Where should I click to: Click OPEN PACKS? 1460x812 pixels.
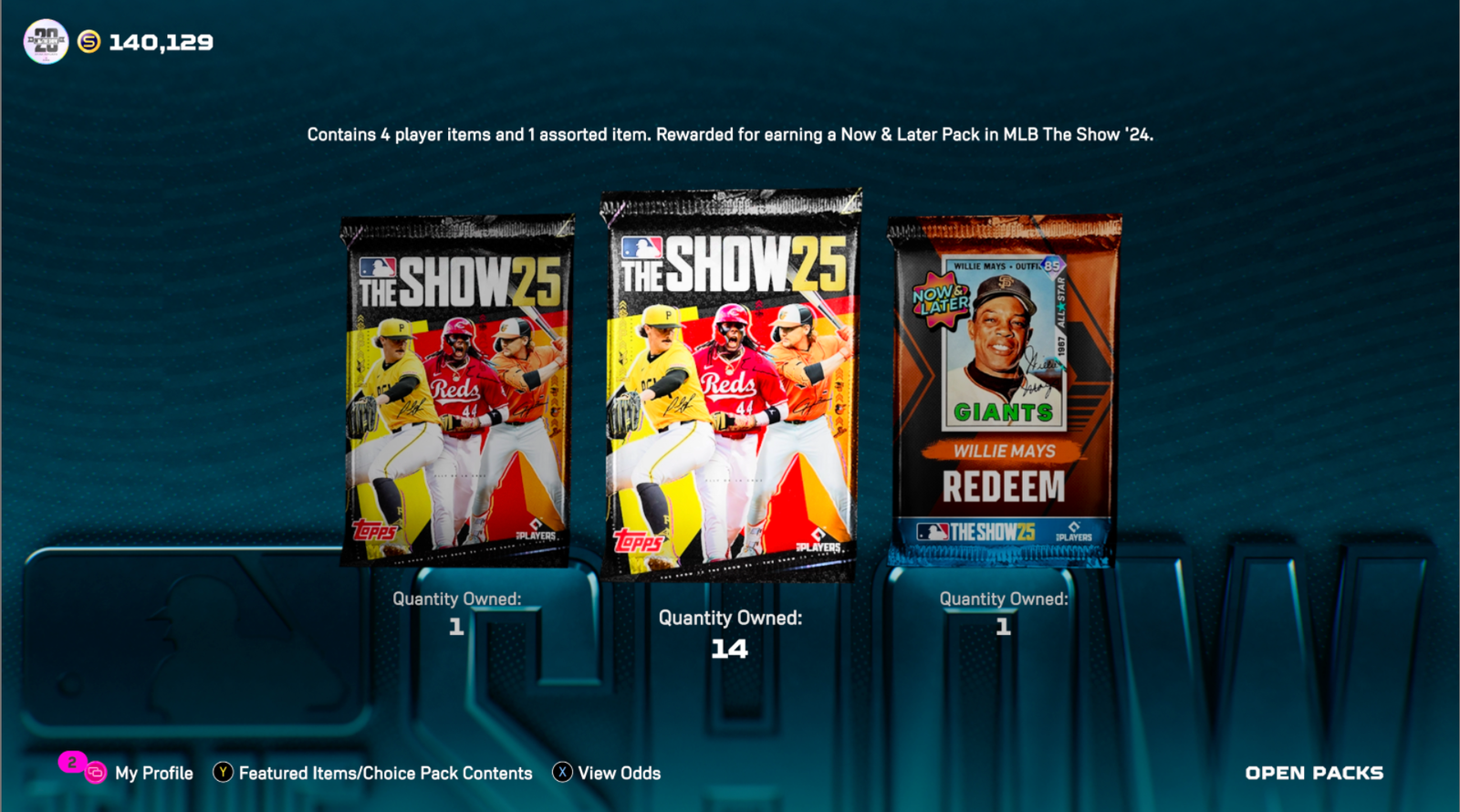point(1315,773)
